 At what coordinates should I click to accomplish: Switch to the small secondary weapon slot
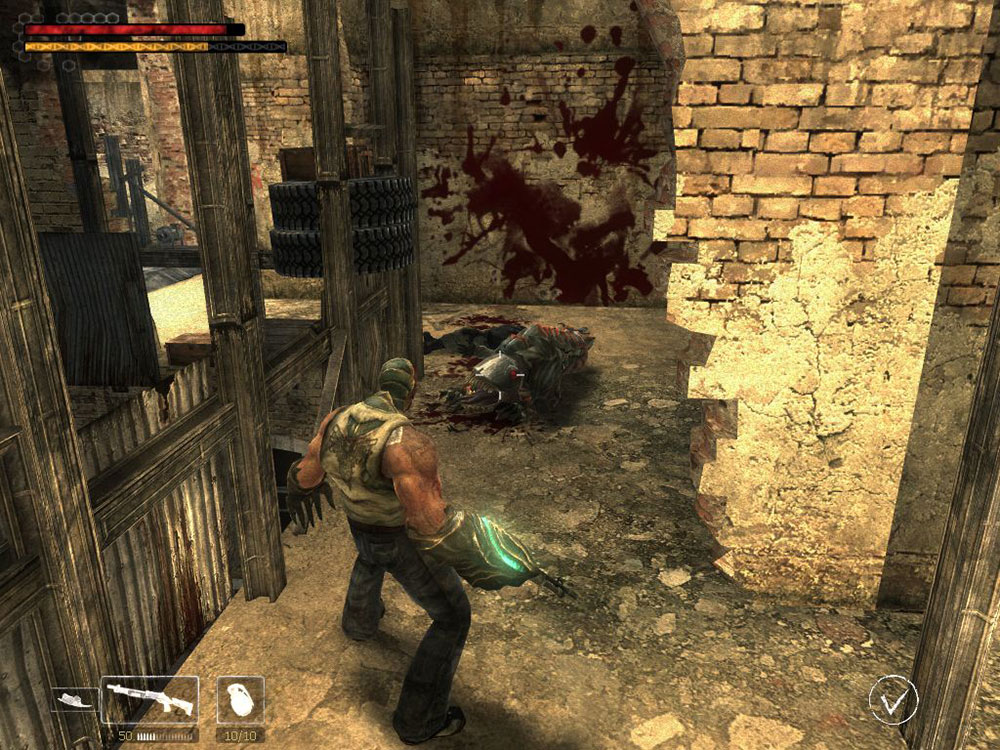[74, 700]
